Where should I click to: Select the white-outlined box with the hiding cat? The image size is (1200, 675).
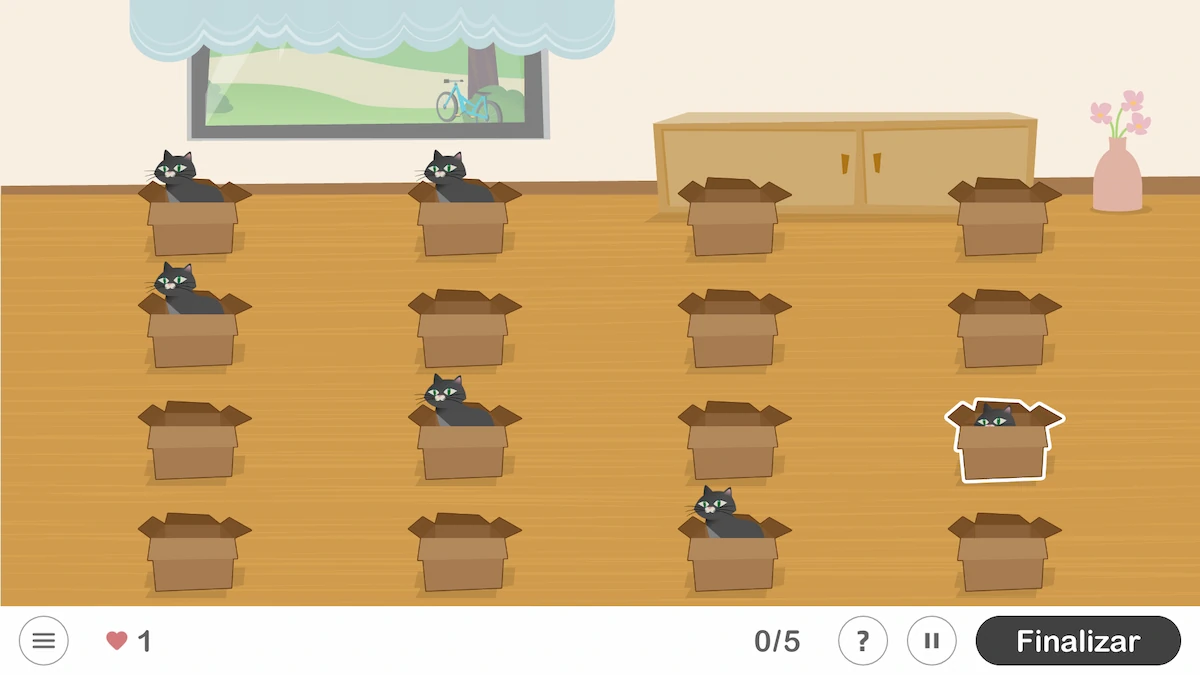tap(1003, 443)
